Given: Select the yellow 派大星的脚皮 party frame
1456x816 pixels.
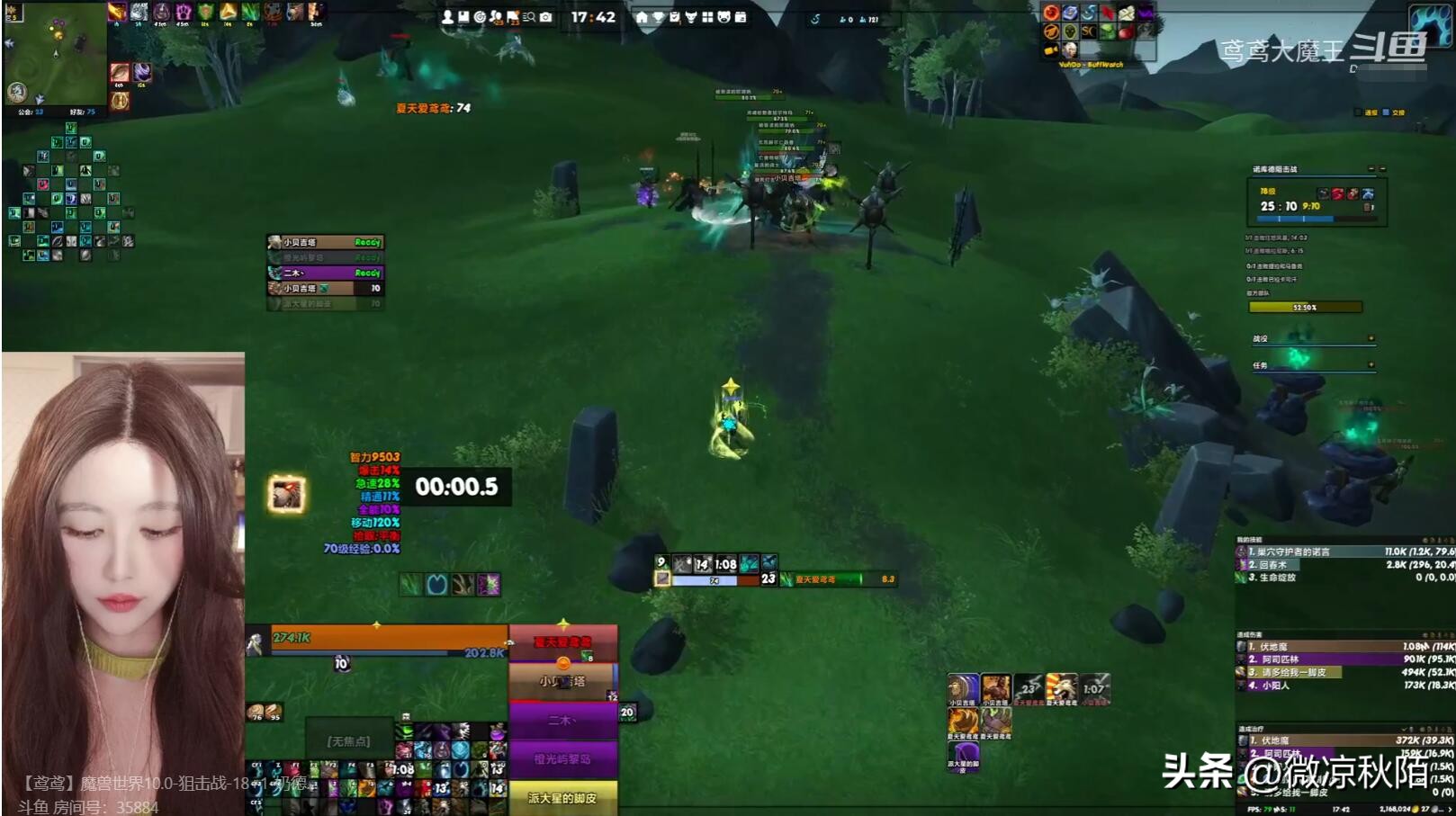Looking at the screenshot, I should [x=562, y=797].
